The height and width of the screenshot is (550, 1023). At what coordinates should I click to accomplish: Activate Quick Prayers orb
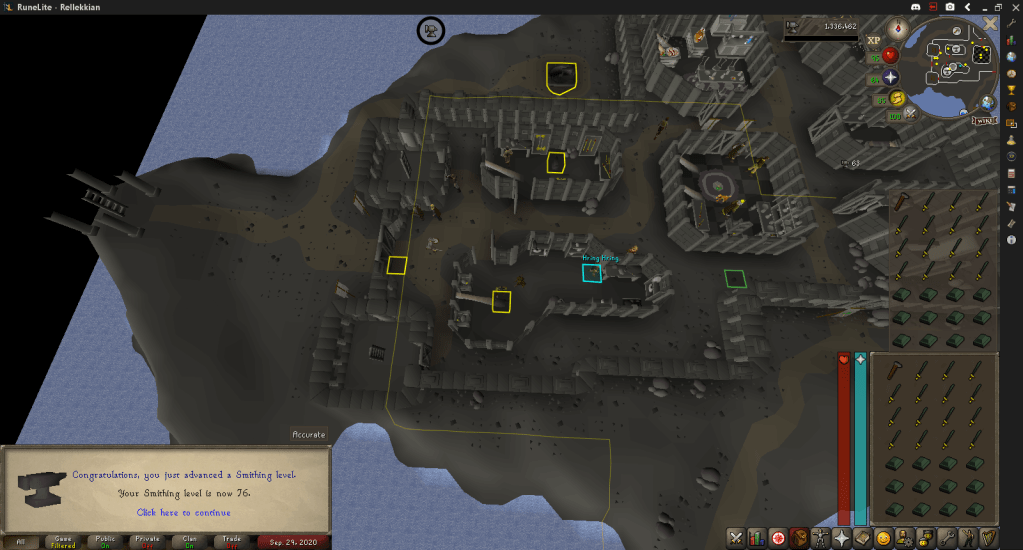[x=889, y=77]
